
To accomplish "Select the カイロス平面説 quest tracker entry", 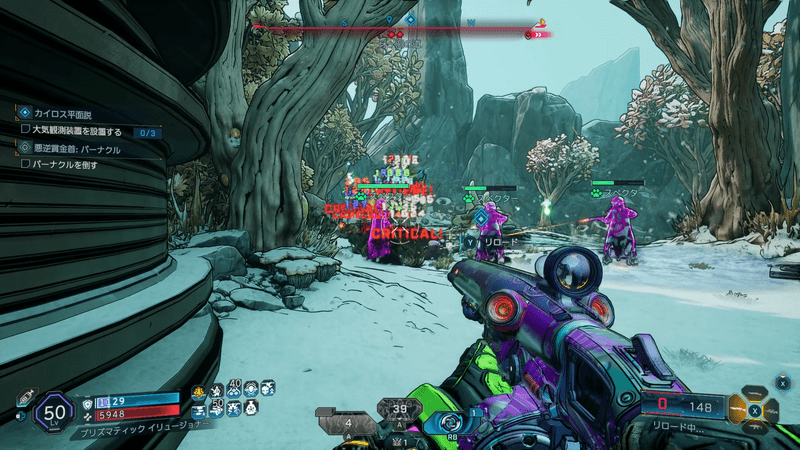I will [66, 115].
